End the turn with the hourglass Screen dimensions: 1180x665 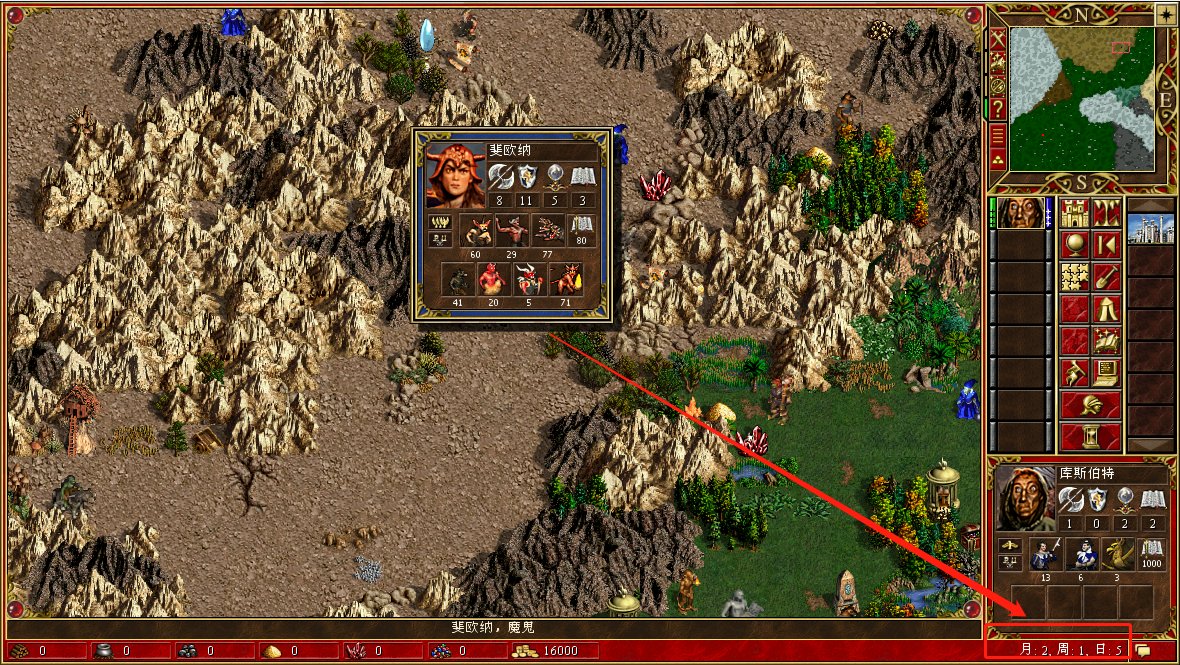point(1090,436)
